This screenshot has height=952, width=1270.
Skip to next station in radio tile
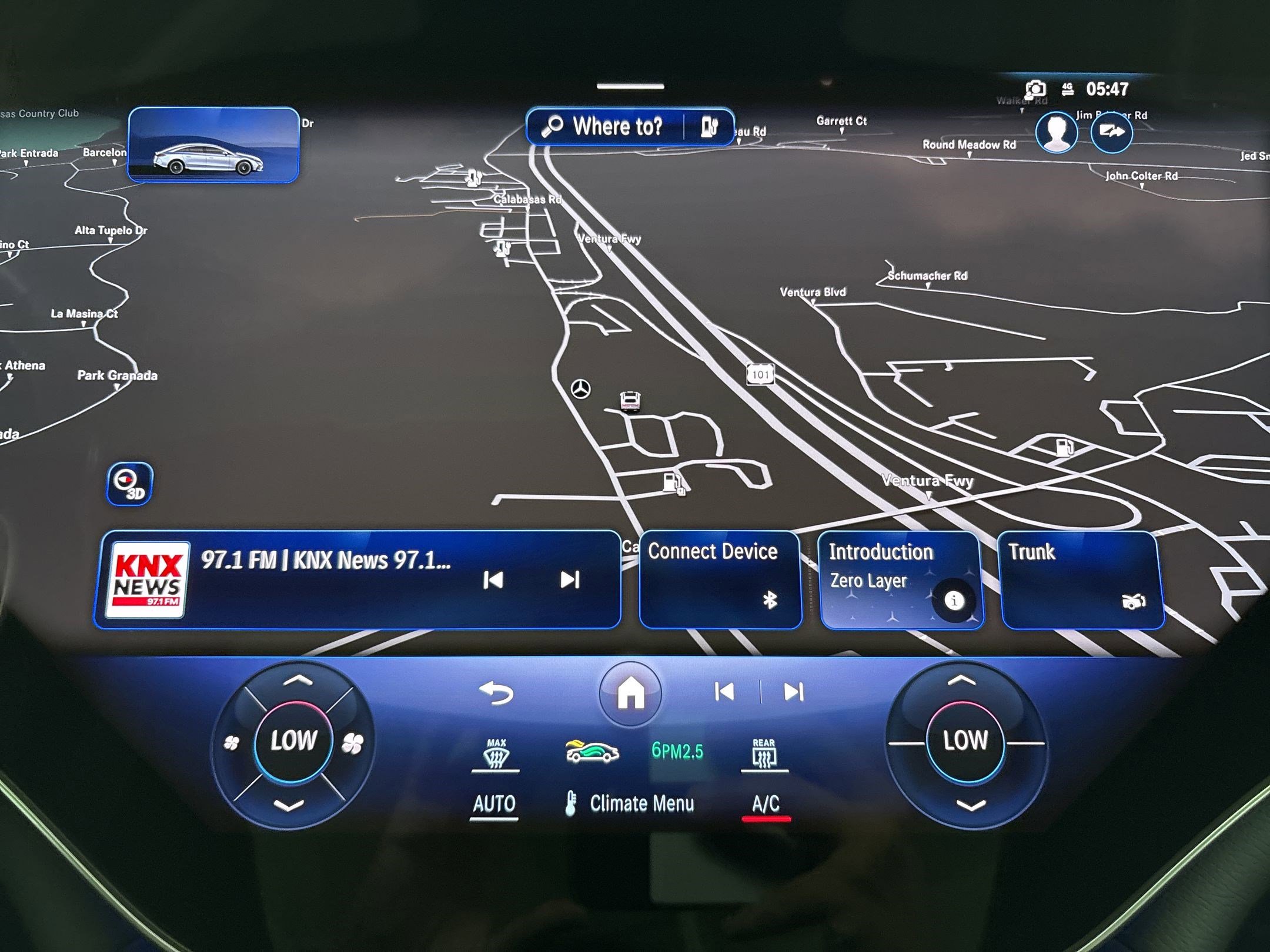pos(569,580)
